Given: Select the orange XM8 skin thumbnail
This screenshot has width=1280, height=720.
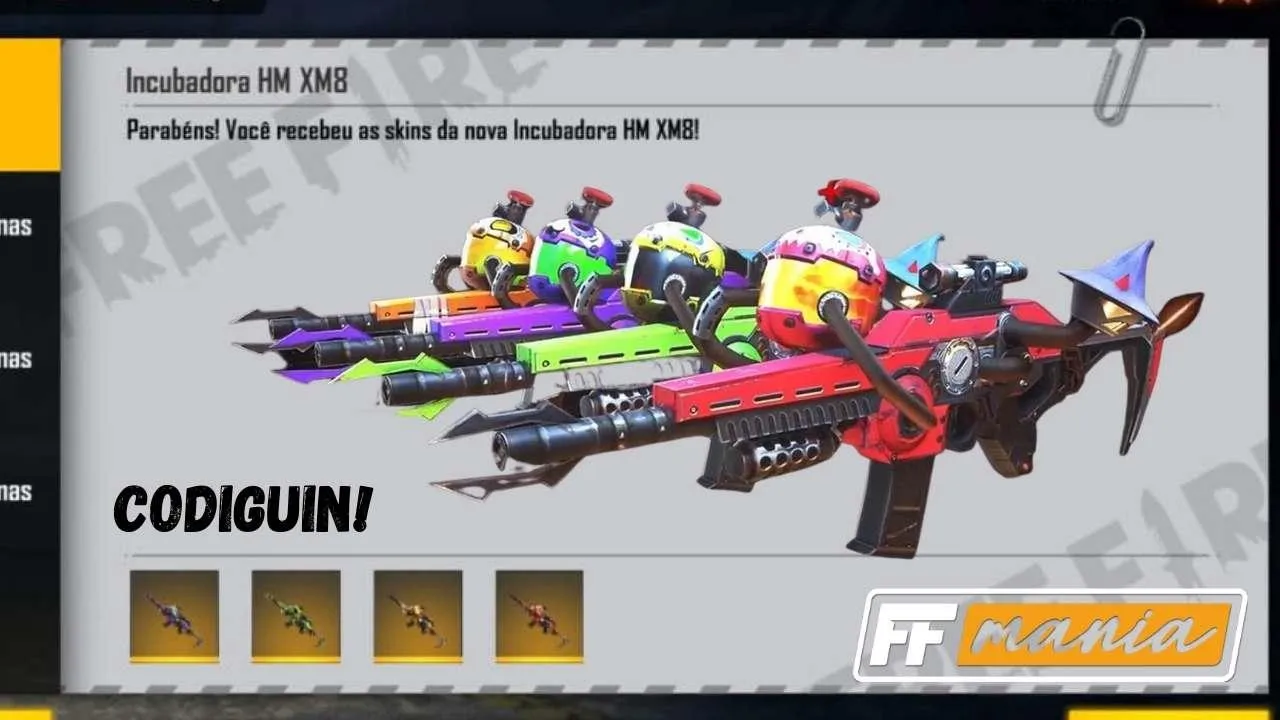Looking at the screenshot, I should tap(418, 614).
